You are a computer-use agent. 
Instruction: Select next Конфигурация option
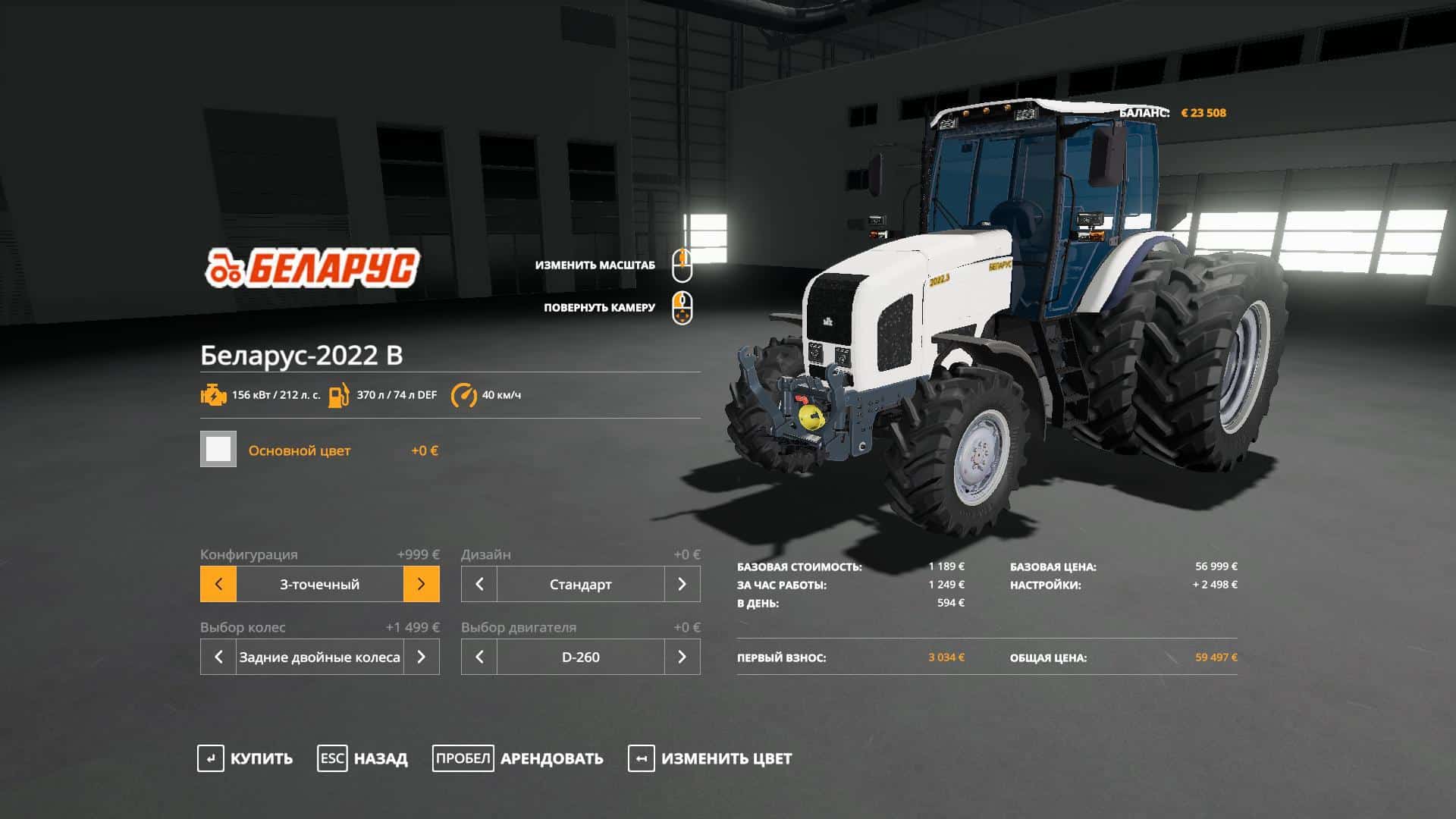pyautogui.click(x=421, y=584)
